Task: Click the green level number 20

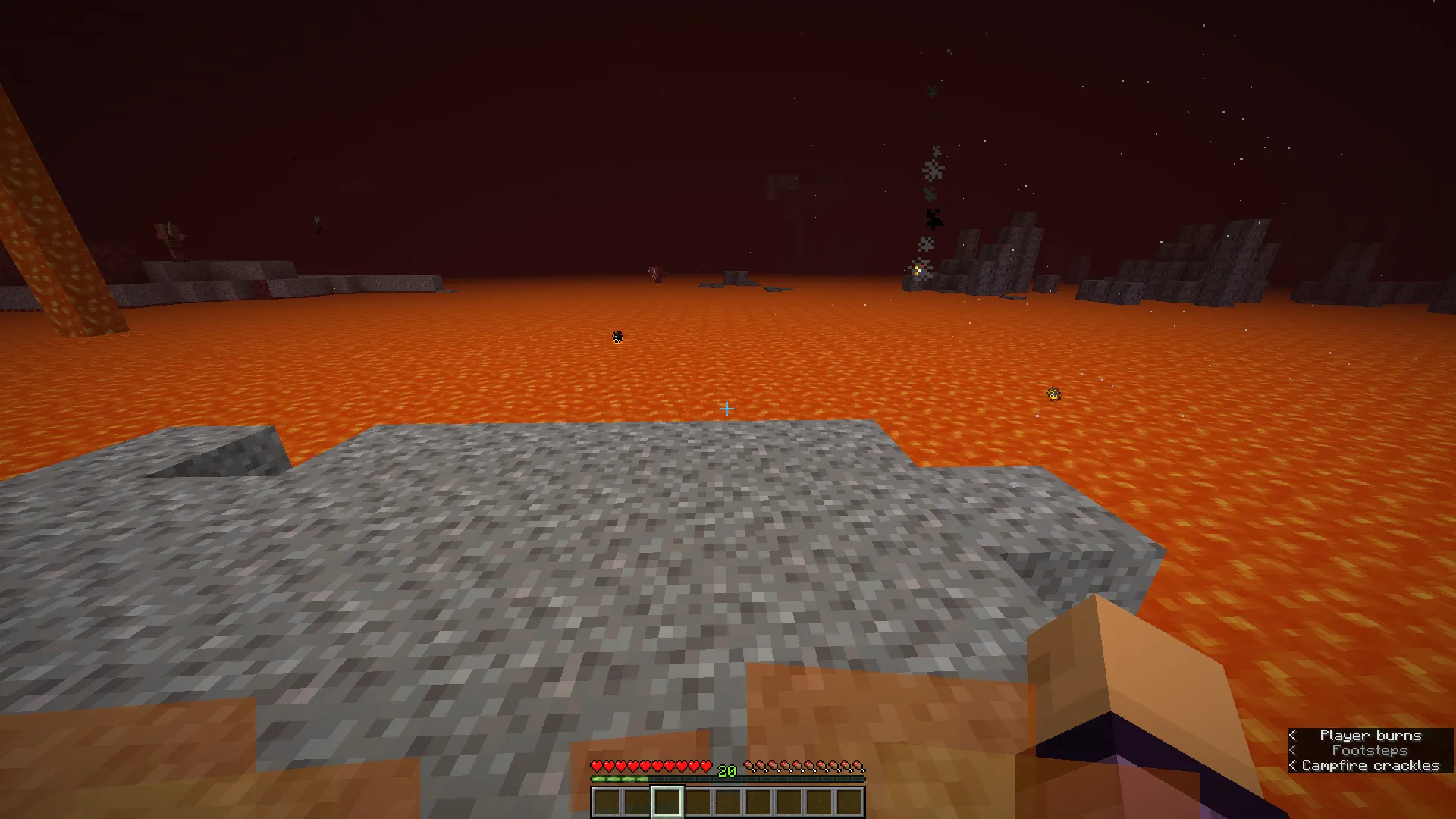Action: click(726, 771)
